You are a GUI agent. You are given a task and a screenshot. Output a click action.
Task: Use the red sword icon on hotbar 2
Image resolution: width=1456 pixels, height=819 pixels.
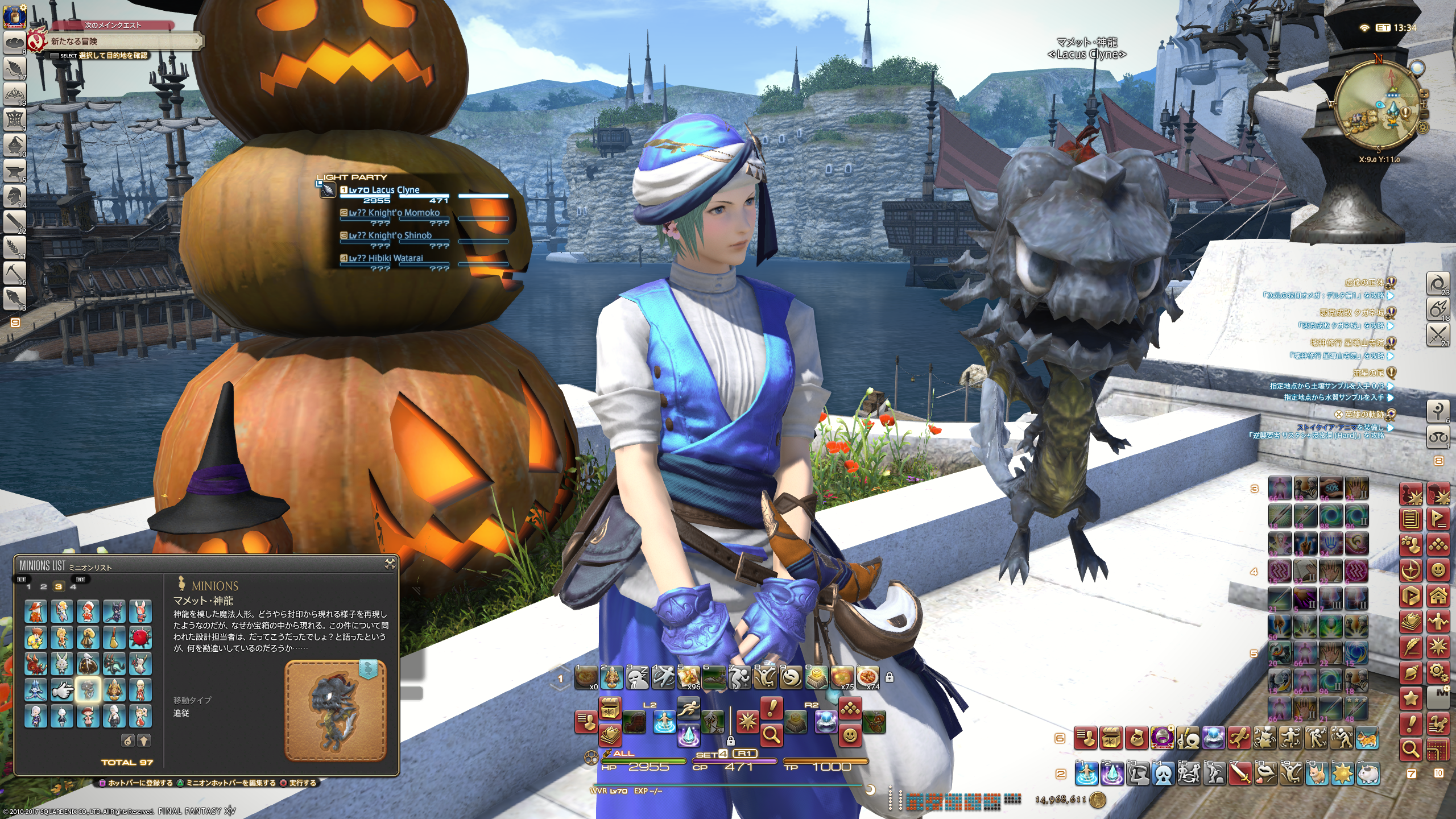(1240, 773)
